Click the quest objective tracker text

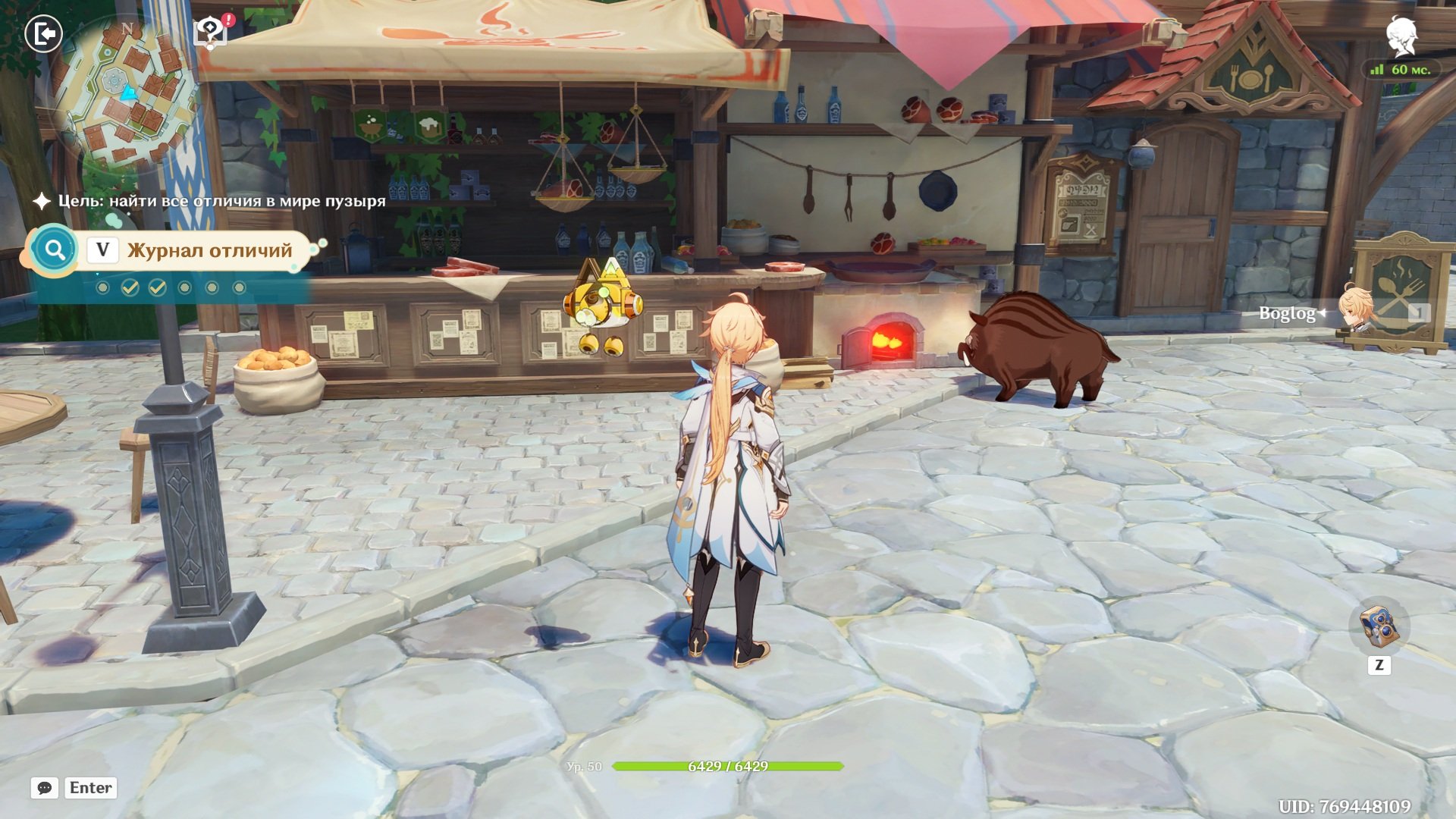[x=221, y=201]
